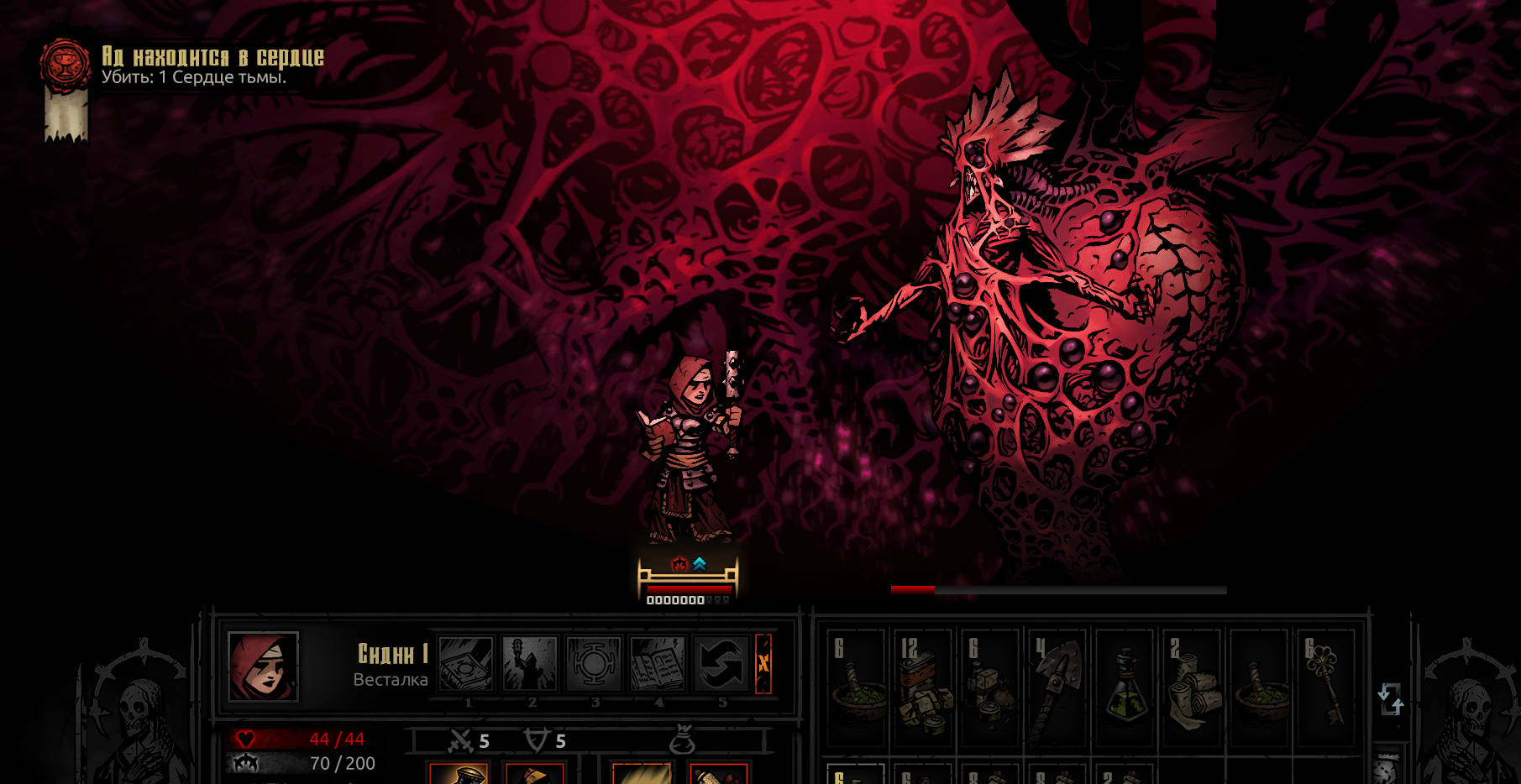The height and width of the screenshot is (784, 1521).
Task: Choose the open book skill
Action: point(658,664)
